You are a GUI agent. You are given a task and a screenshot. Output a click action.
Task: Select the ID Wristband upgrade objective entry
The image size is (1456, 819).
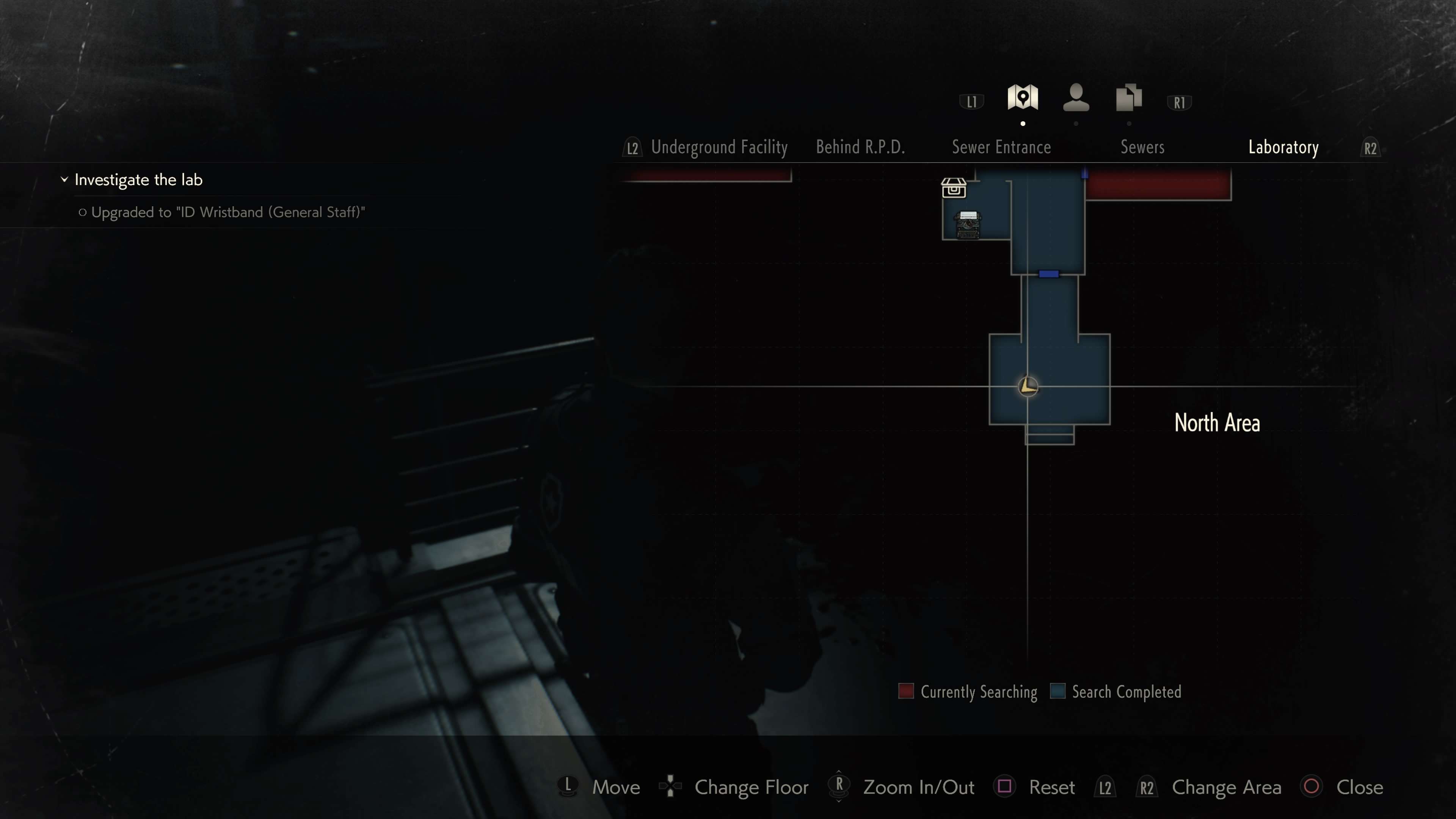coord(228,212)
